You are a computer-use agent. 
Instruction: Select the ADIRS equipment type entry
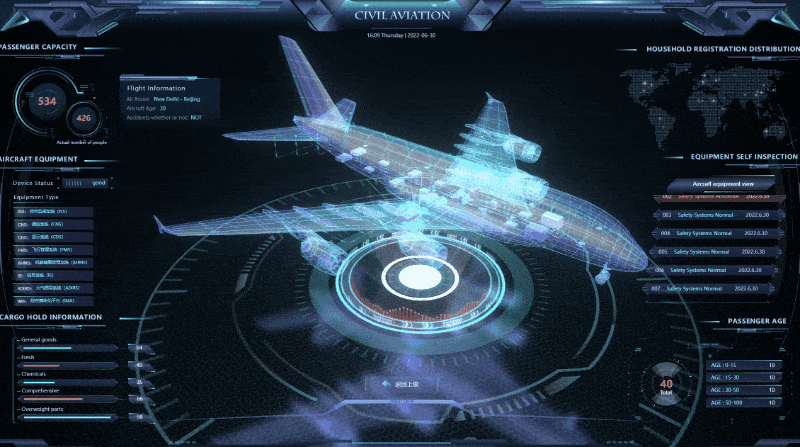pyautogui.click(x=54, y=287)
